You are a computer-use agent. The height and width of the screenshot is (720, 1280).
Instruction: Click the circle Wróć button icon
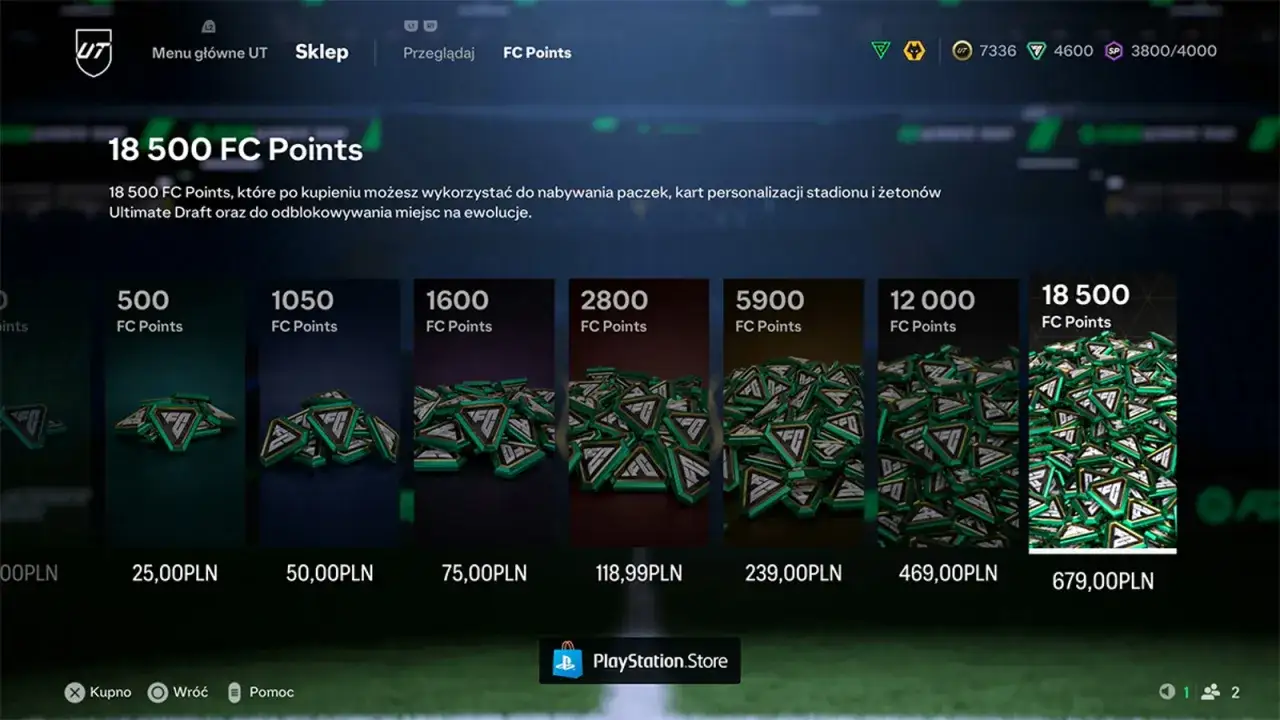(x=155, y=692)
